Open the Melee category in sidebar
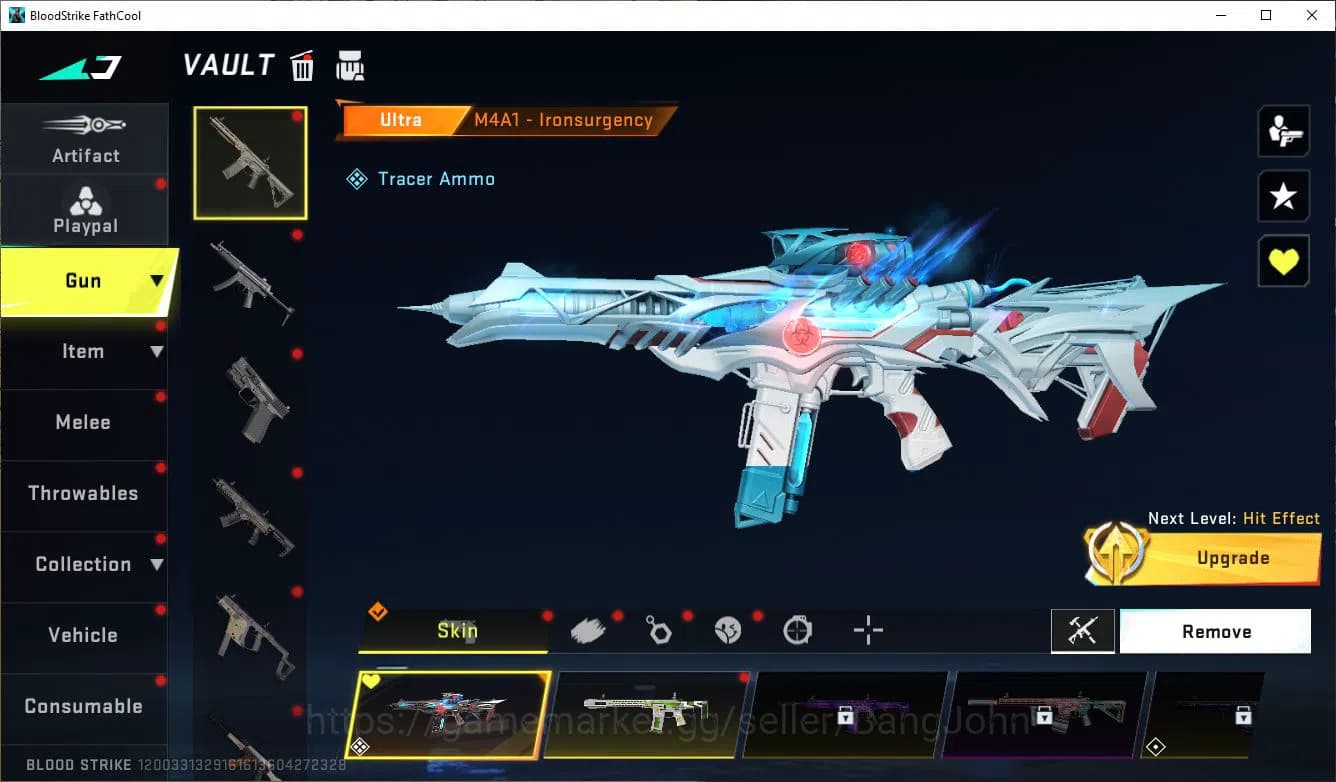This screenshot has width=1336, height=782. [x=83, y=422]
